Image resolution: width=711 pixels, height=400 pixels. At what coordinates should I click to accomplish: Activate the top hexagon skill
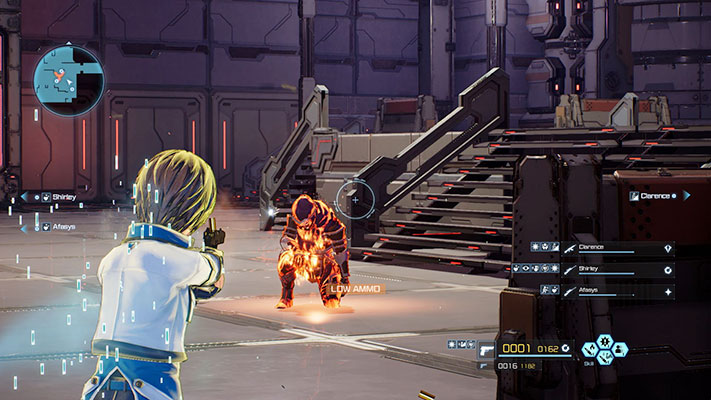click(x=604, y=340)
